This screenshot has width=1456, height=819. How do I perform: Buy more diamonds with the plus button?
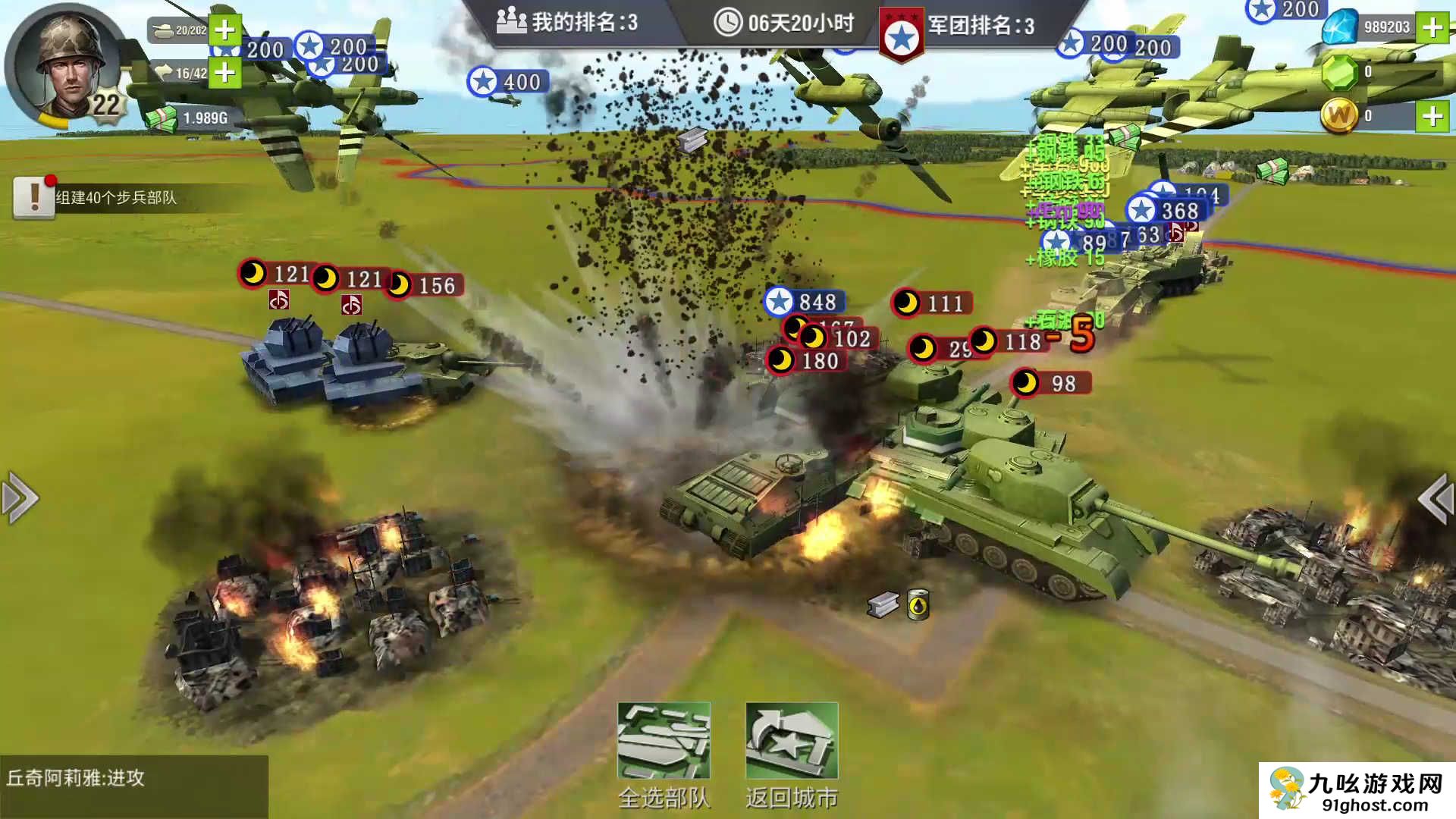1432,28
